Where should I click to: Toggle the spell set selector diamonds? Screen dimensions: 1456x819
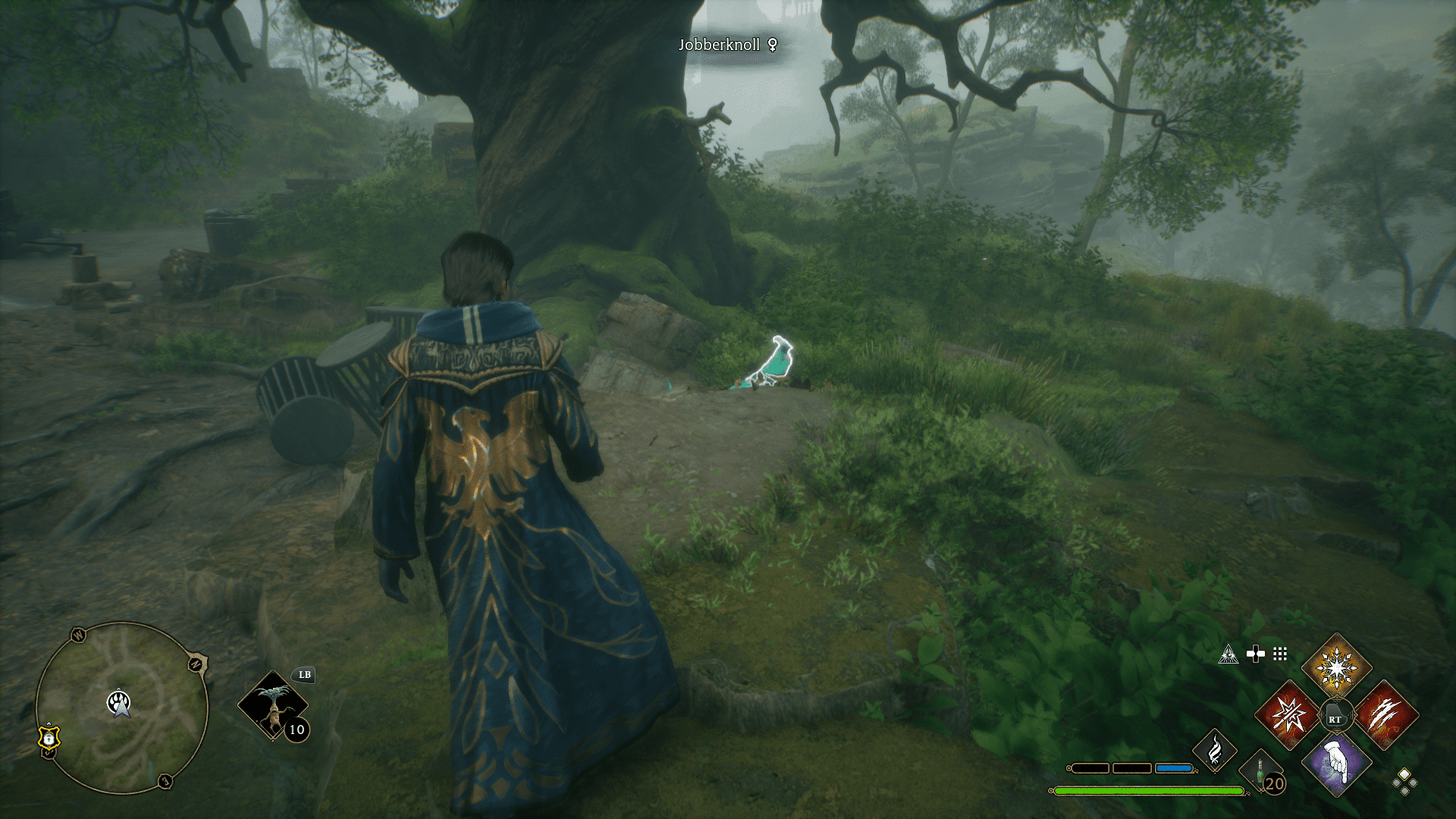[x=1406, y=783]
